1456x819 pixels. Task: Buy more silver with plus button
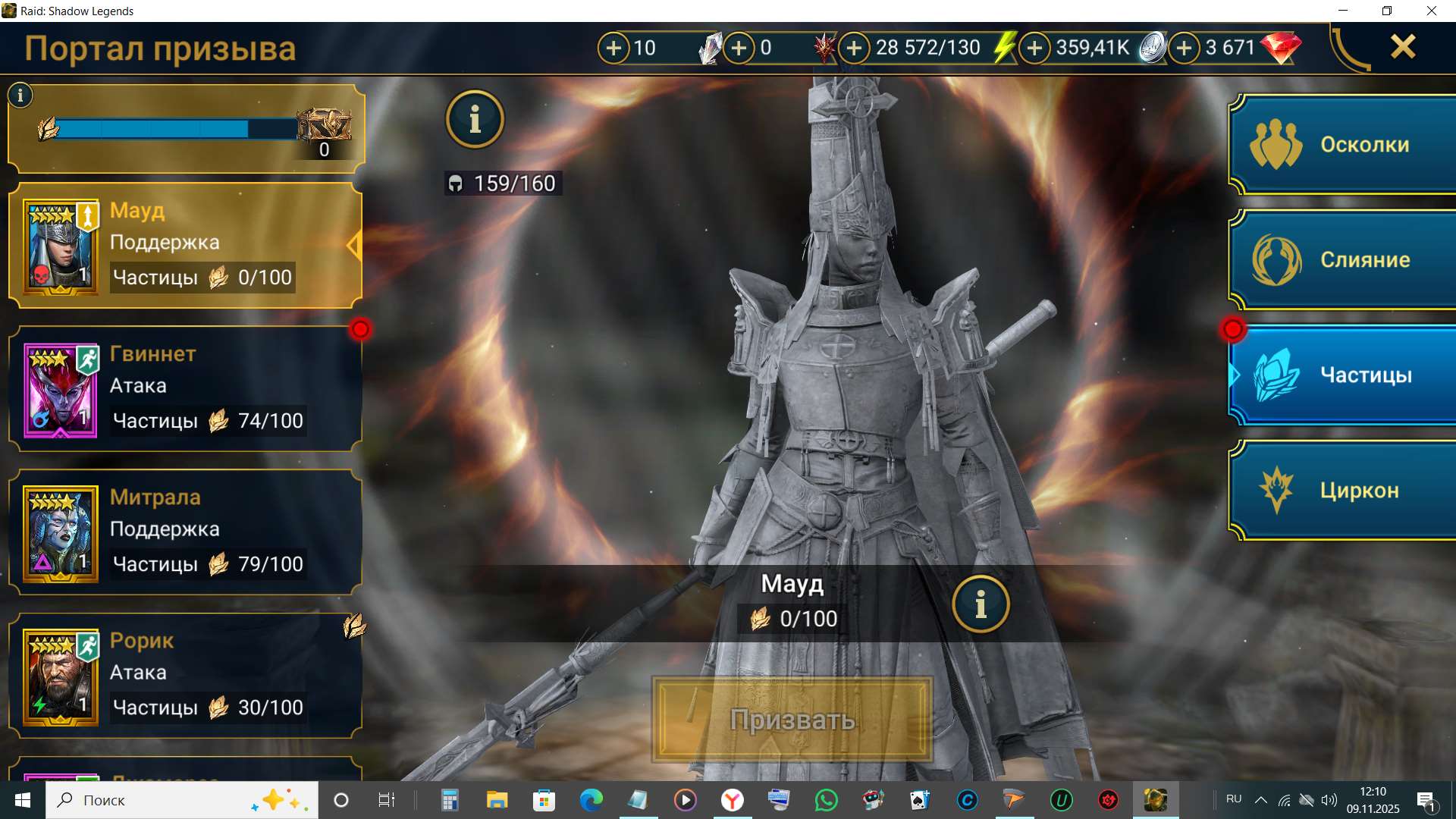pos(1034,48)
